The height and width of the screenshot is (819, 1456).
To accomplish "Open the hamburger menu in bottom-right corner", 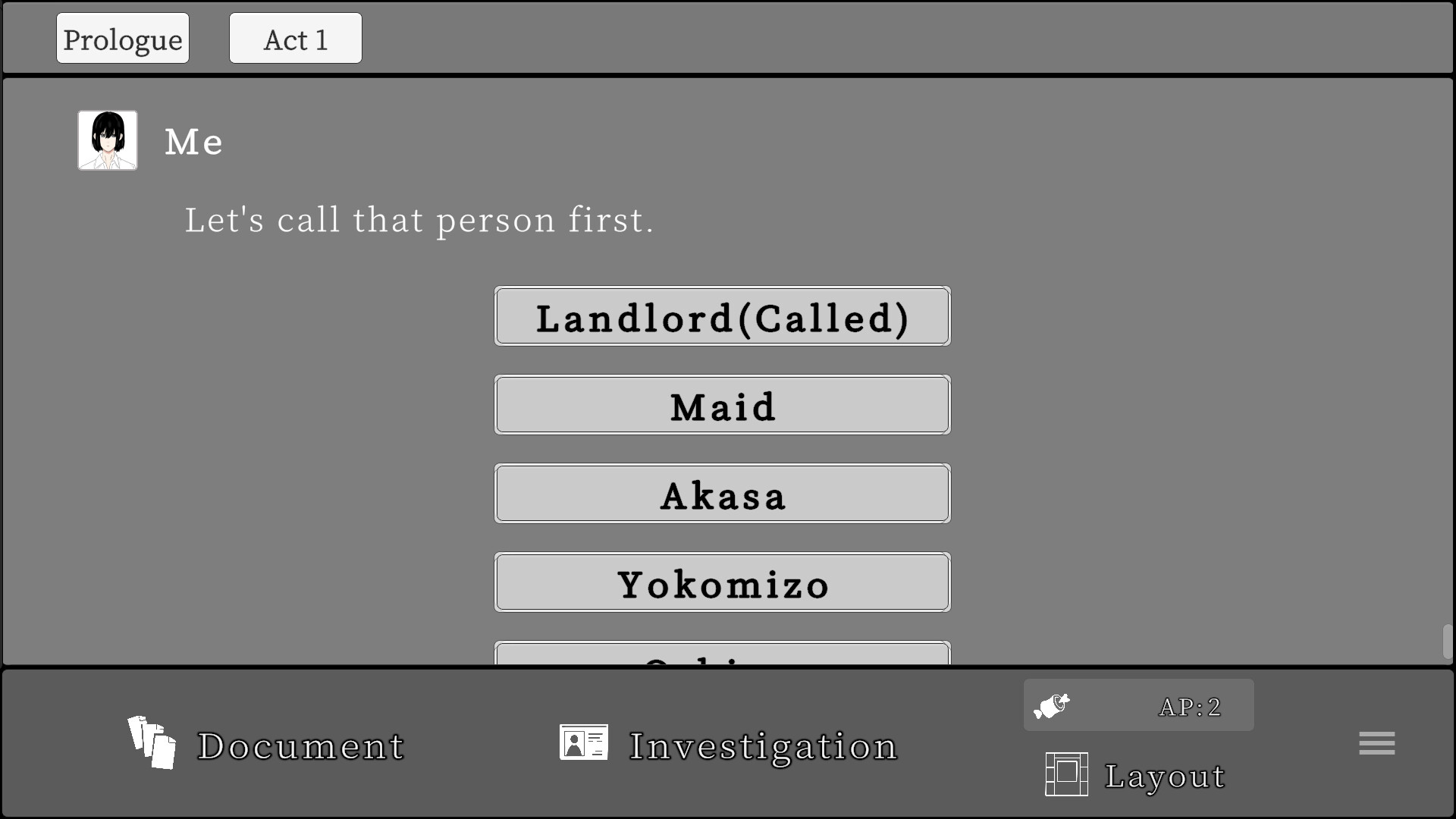I will (x=1377, y=743).
